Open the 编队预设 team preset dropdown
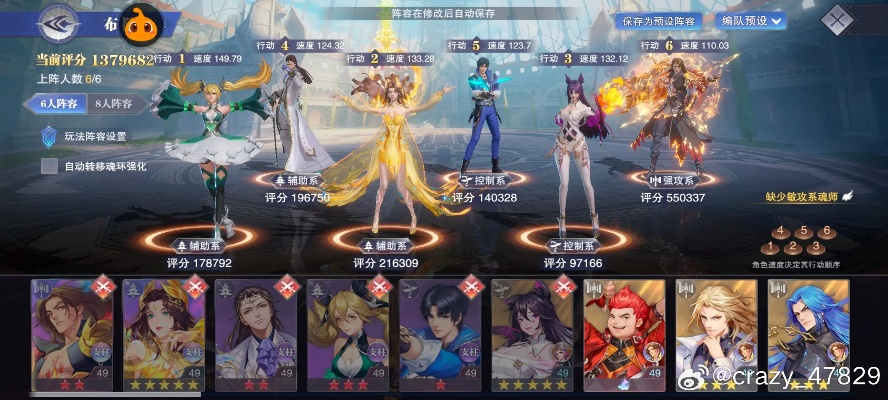This screenshot has height=400, width=888. coord(748,20)
